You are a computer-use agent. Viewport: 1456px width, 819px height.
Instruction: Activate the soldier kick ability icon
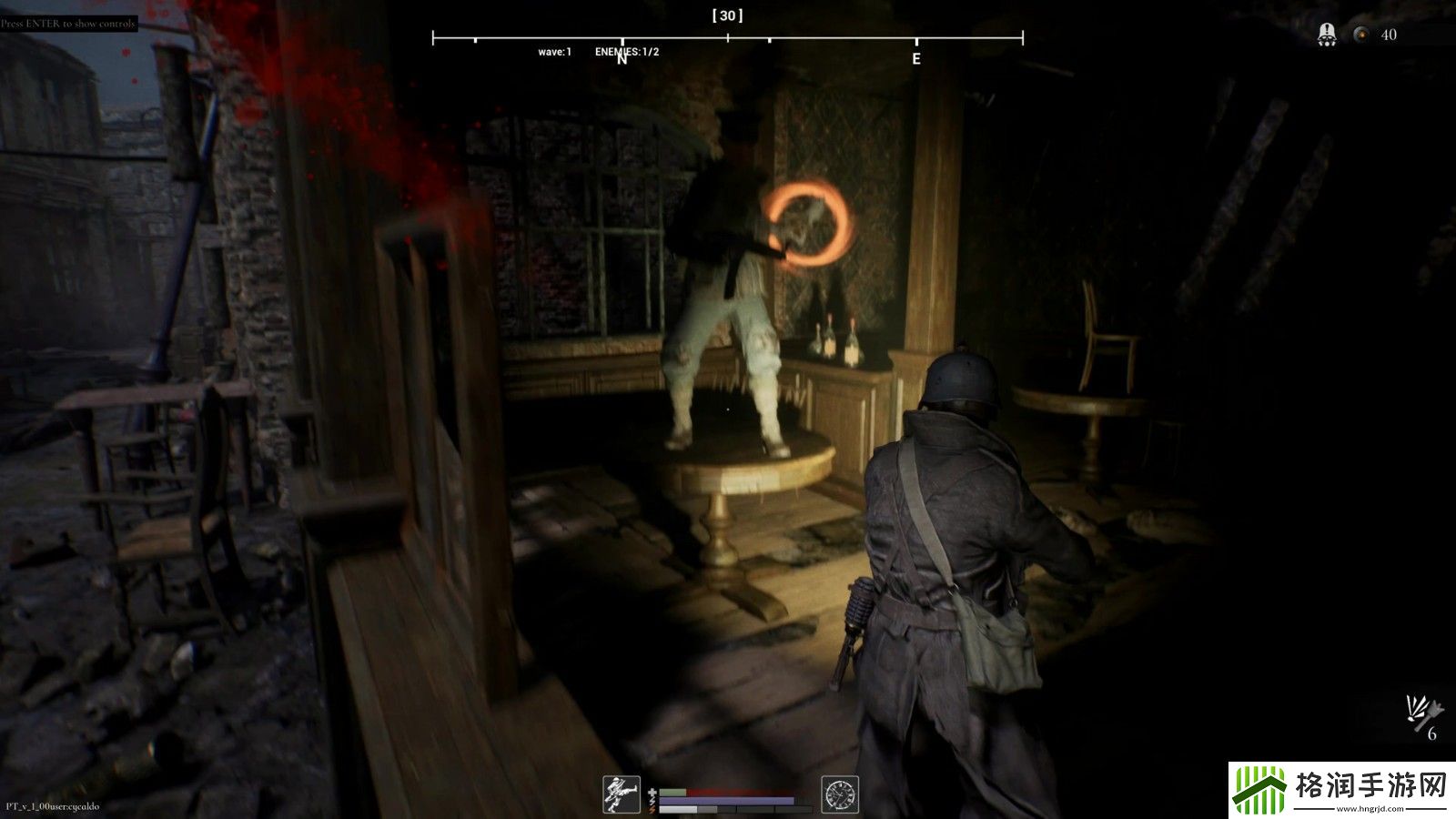click(622, 794)
